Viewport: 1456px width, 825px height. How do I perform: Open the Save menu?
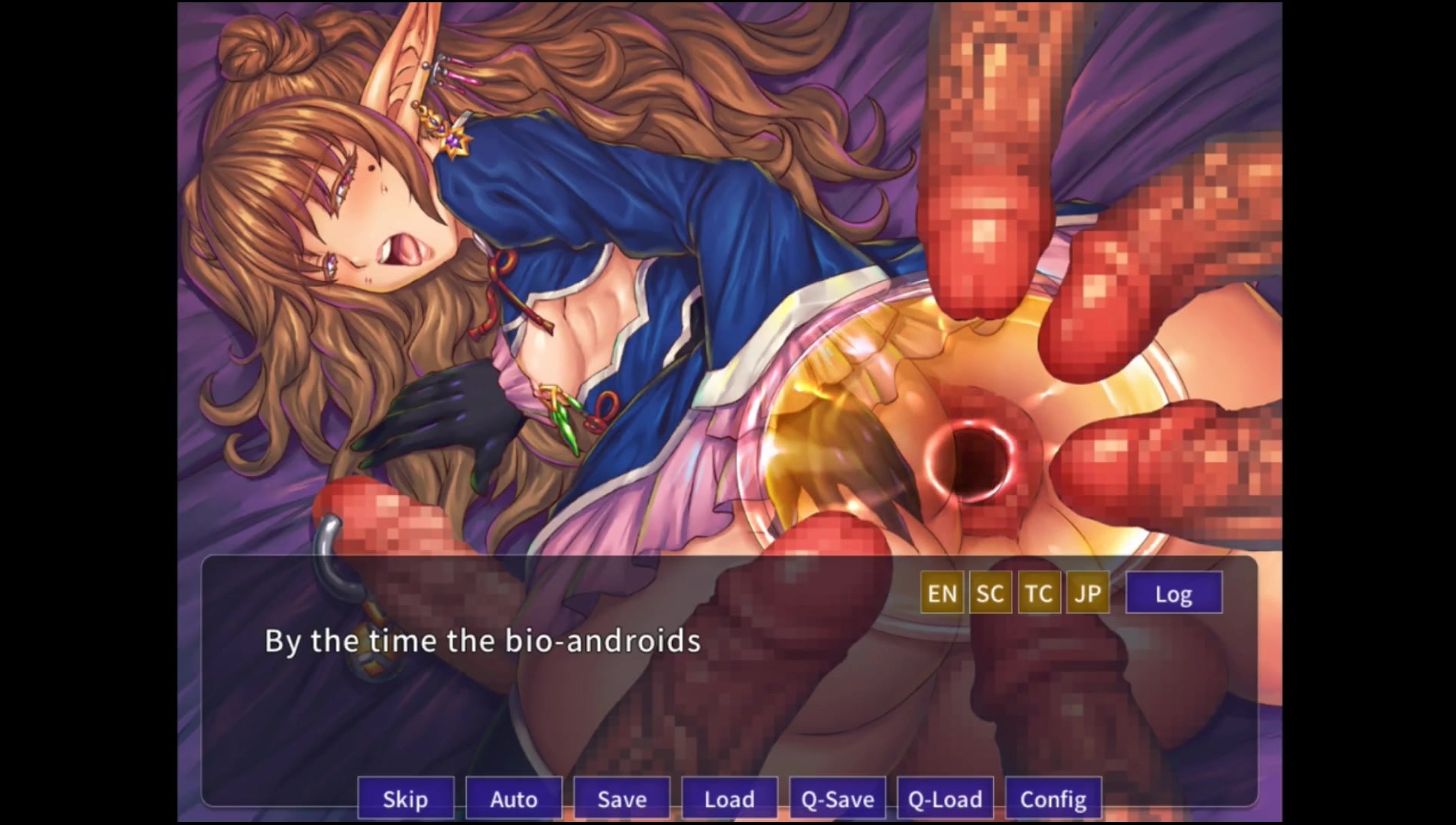pyautogui.click(x=621, y=799)
